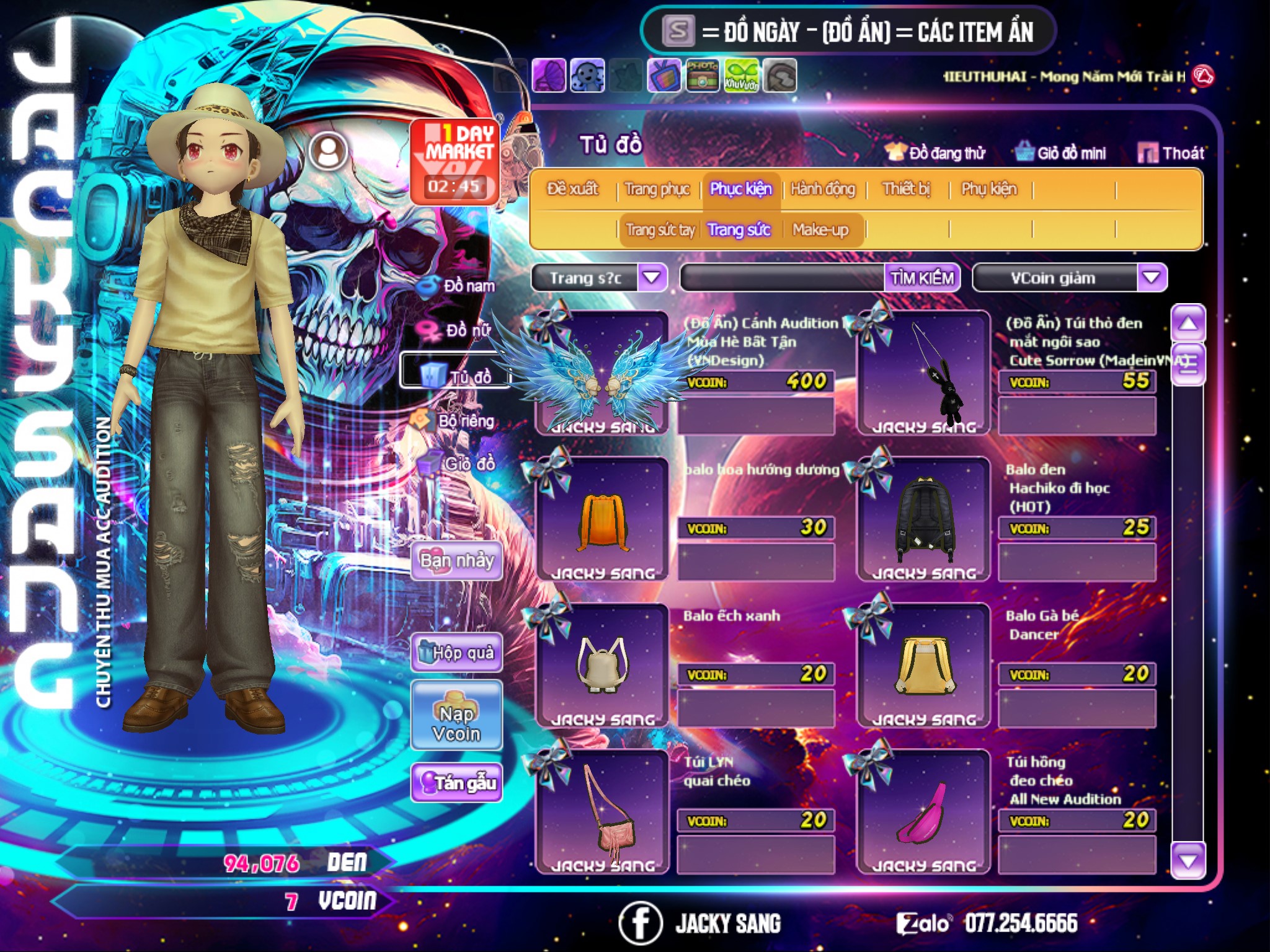1270x952 pixels.
Task: Switch to Trang sức tay subcategory
Action: tap(660, 230)
